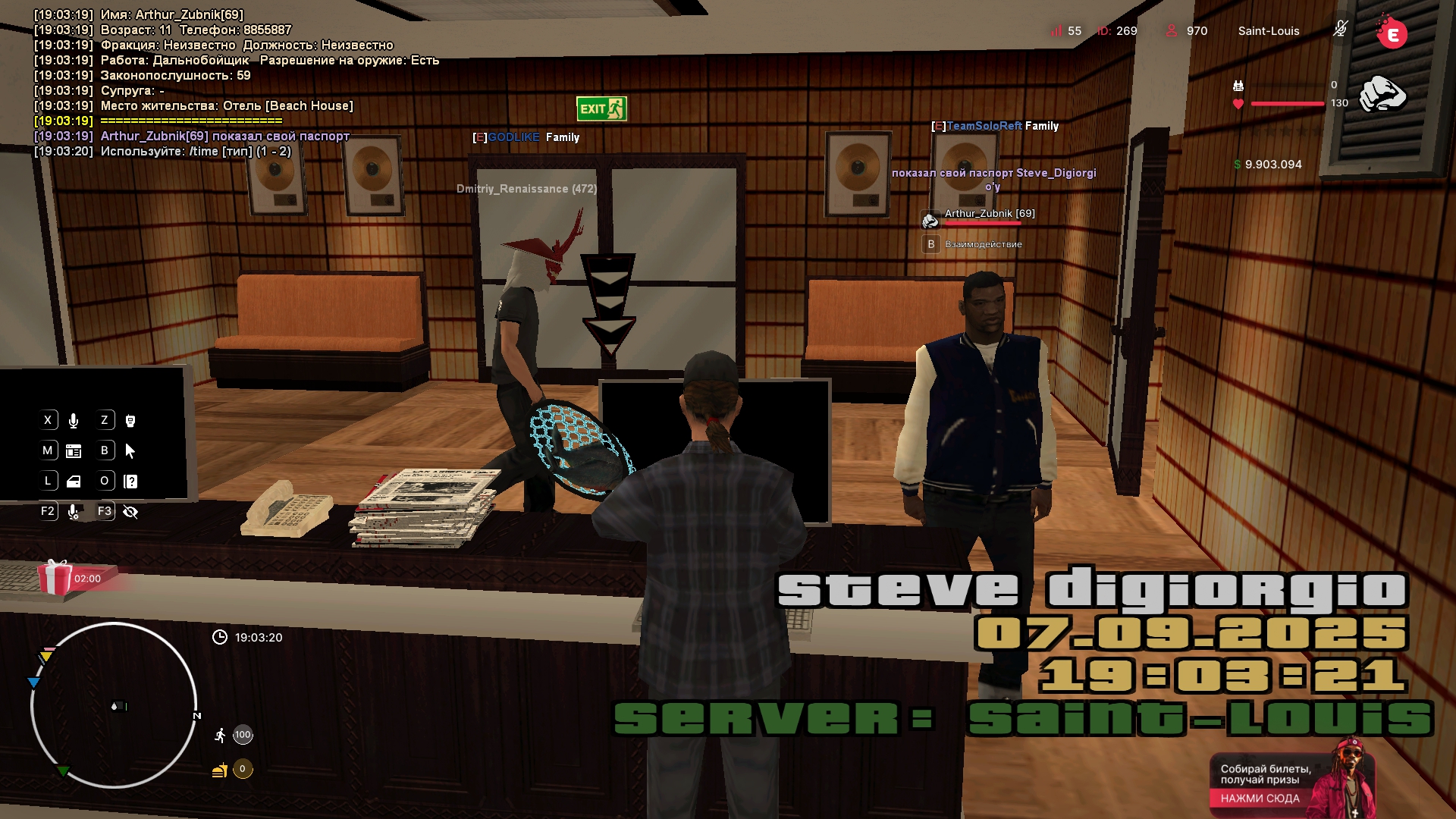Click the Arthur_Zubnik [69] player nameplate
This screenshot has width=1456, height=819.
[989, 214]
